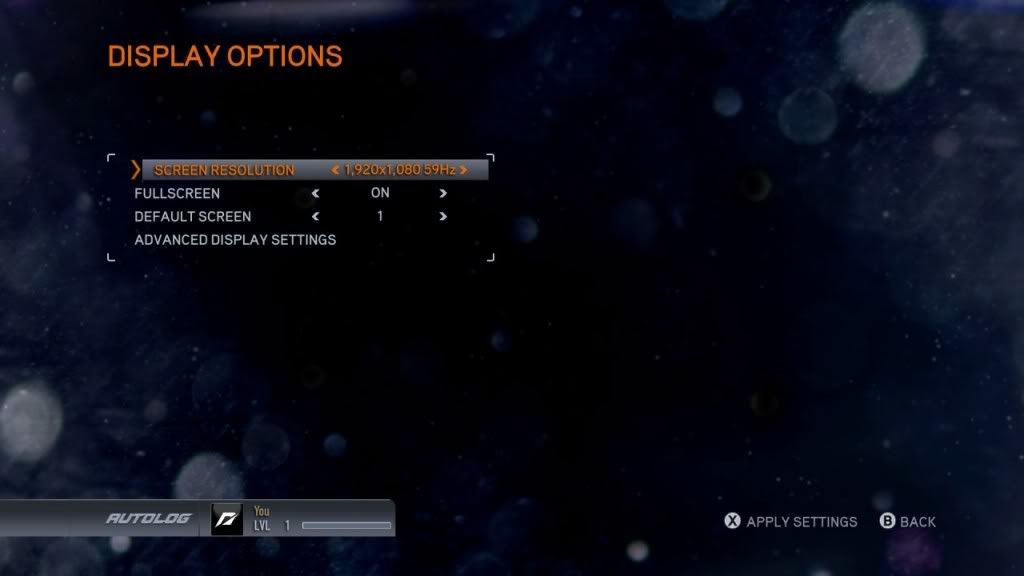
Task: Increase the Default Screen number
Action: (x=443, y=216)
